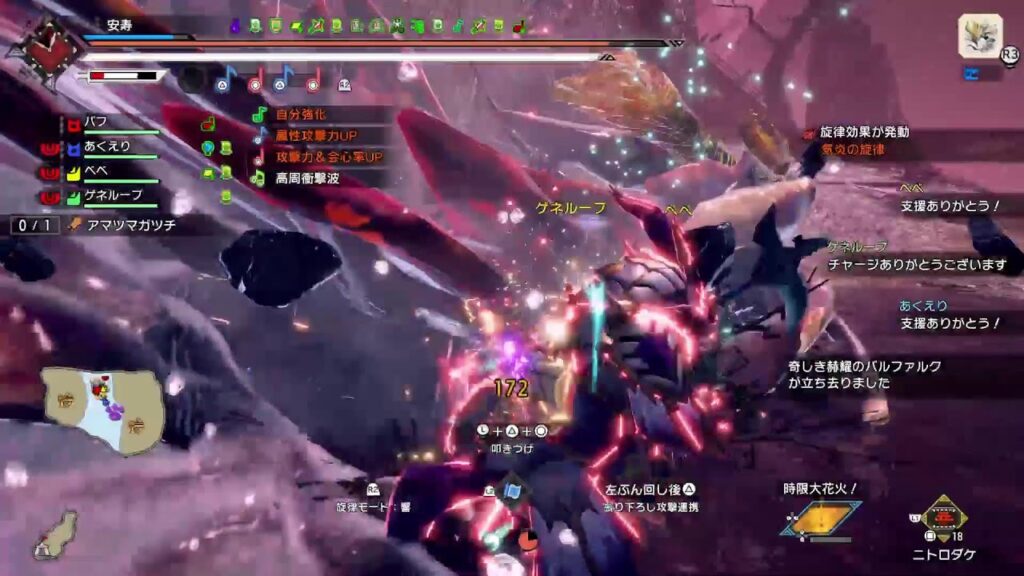Click the weapon sharpness gauge icon
The height and width of the screenshot is (576, 1024).
[123, 75]
